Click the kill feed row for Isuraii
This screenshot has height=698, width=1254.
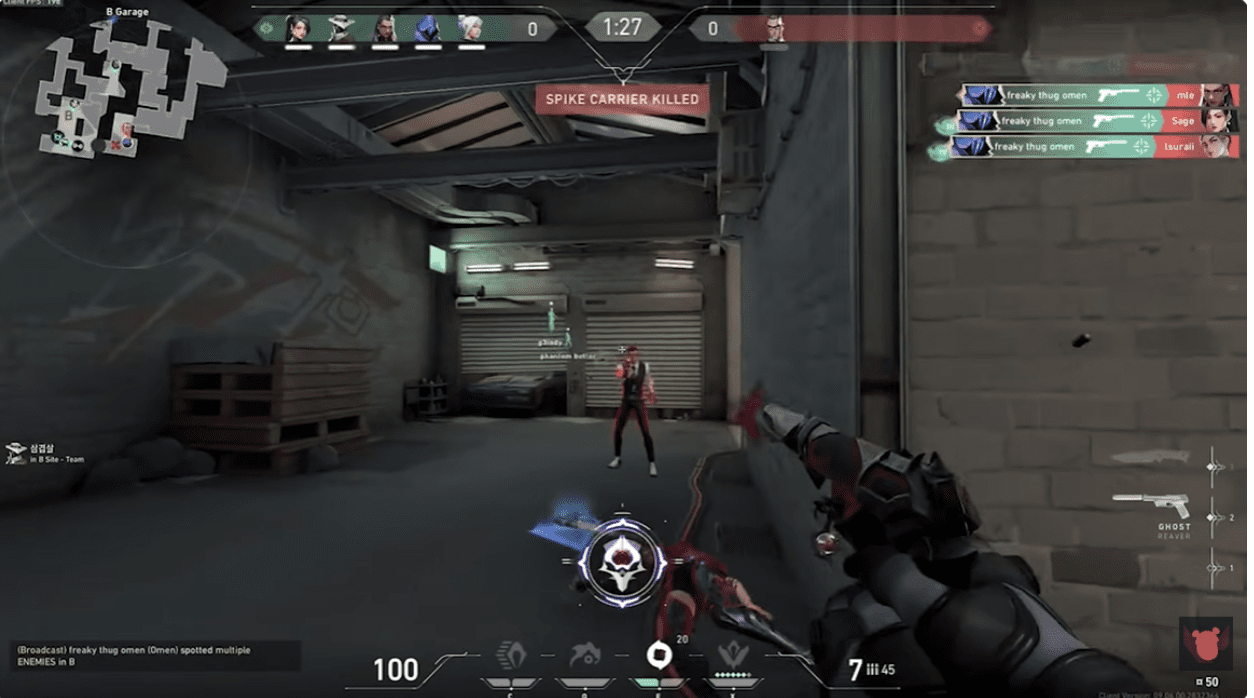pyautogui.click(x=1098, y=147)
